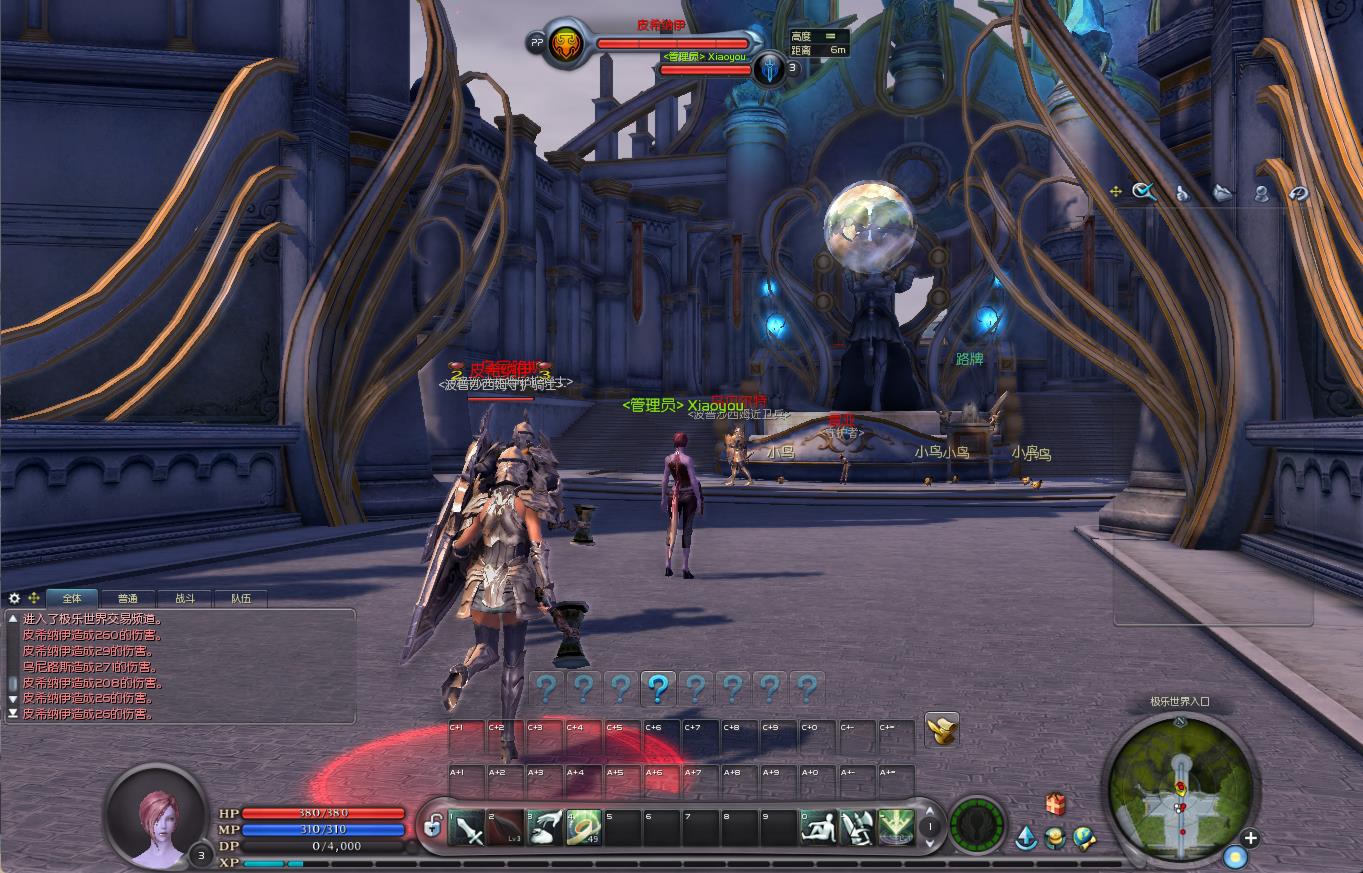Trigger the hand-gathering skill in slot 3
This screenshot has width=1363, height=873.
point(545,828)
